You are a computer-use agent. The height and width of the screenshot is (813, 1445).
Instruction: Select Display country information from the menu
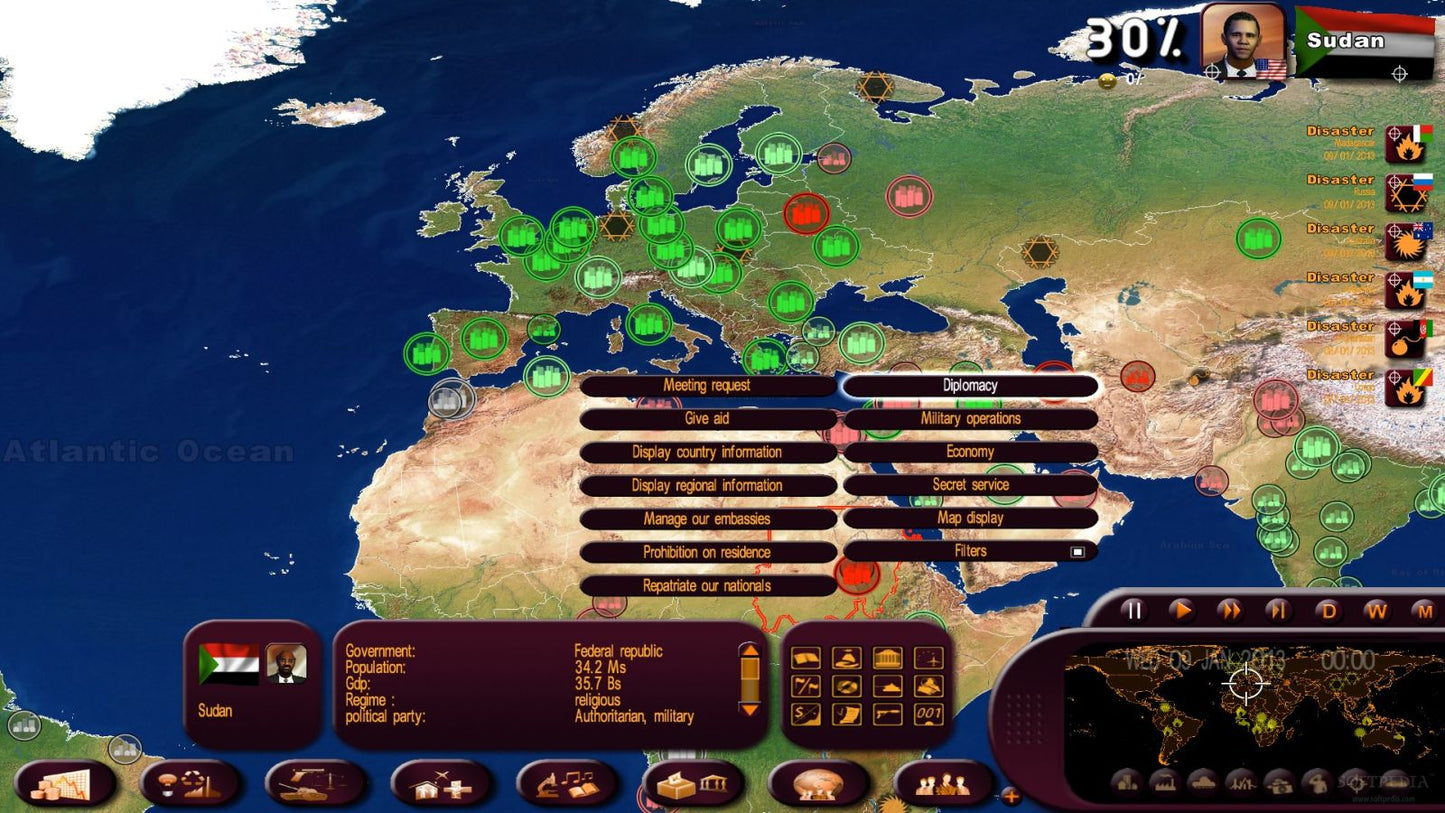(708, 452)
